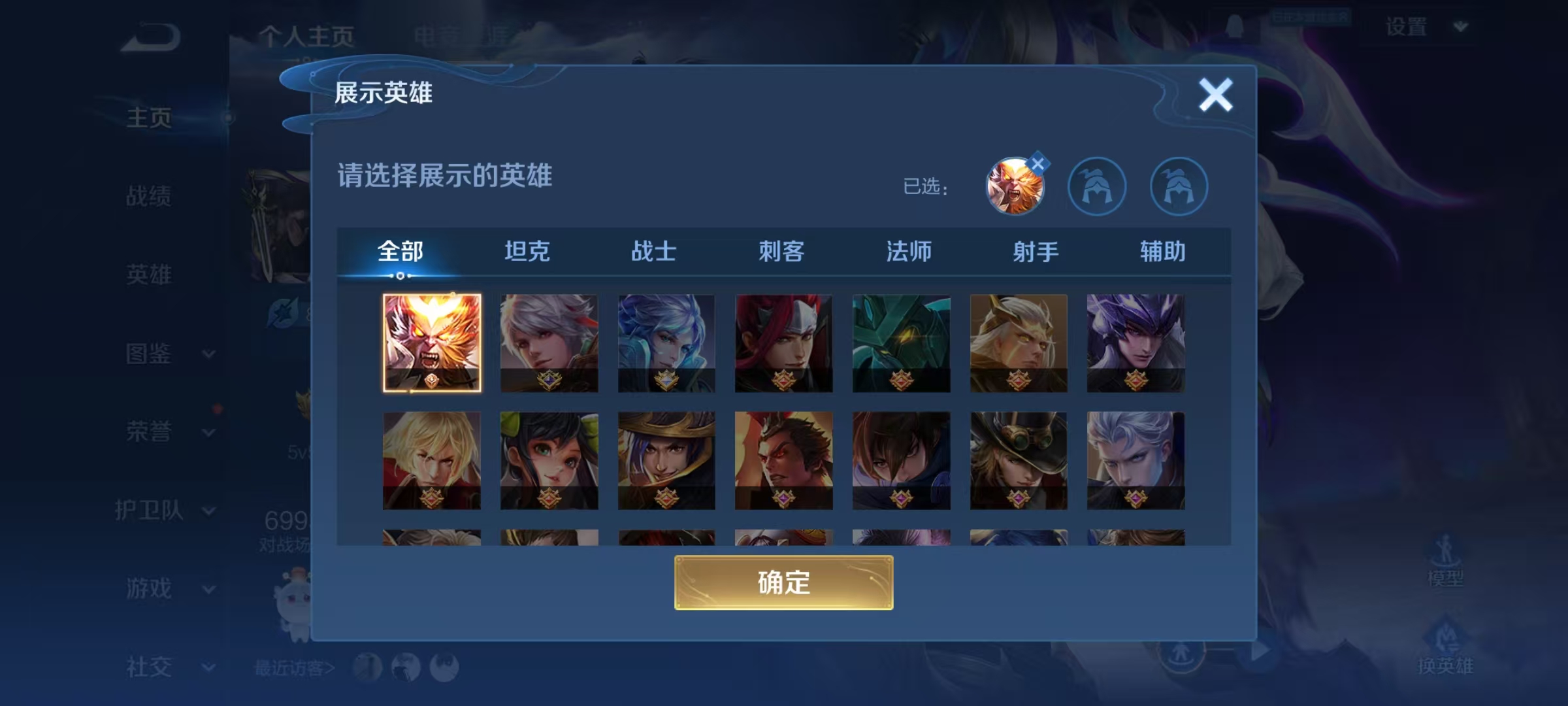The height and width of the screenshot is (706, 1568).
Task: Expand the 社交 sidebar section
Action: [208, 668]
